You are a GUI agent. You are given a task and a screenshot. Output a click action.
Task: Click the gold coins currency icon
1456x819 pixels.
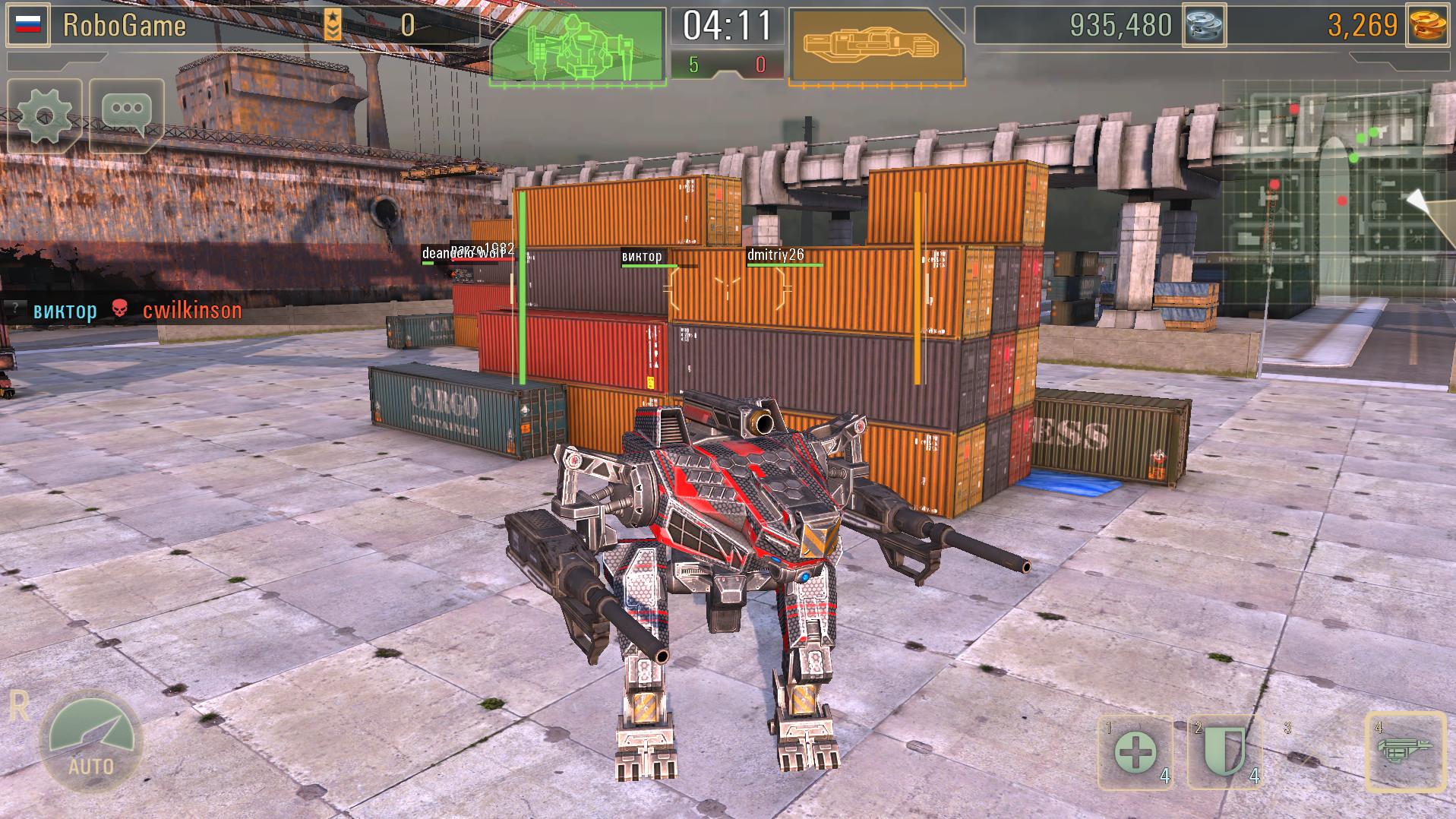[1429, 25]
